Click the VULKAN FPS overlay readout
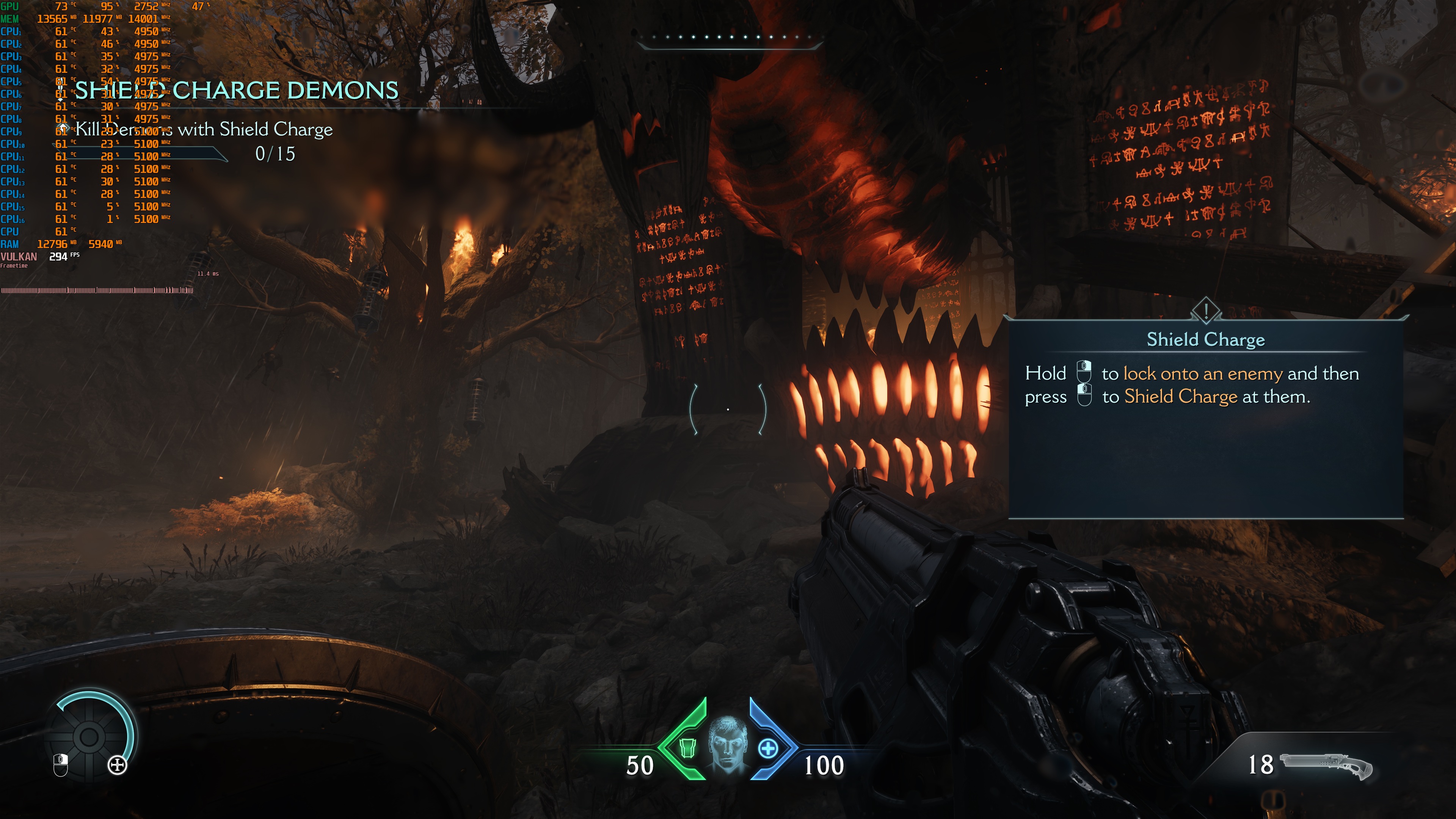This screenshot has height=819, width=1456. tap(39, 257)
